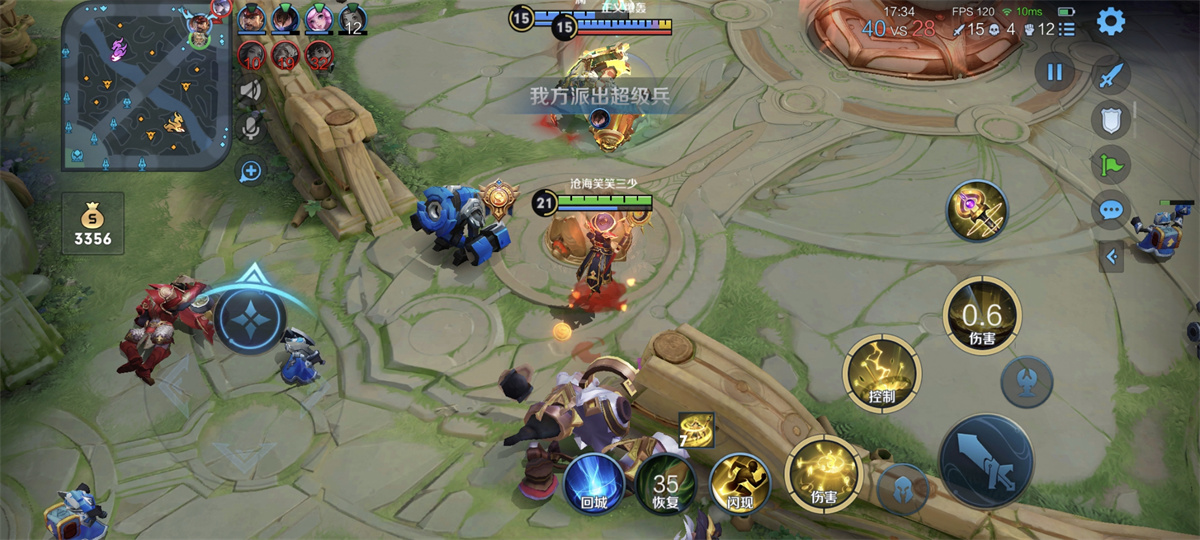Cast the 伤害 skill showing 0.6 cooldown

click(981, 317)
